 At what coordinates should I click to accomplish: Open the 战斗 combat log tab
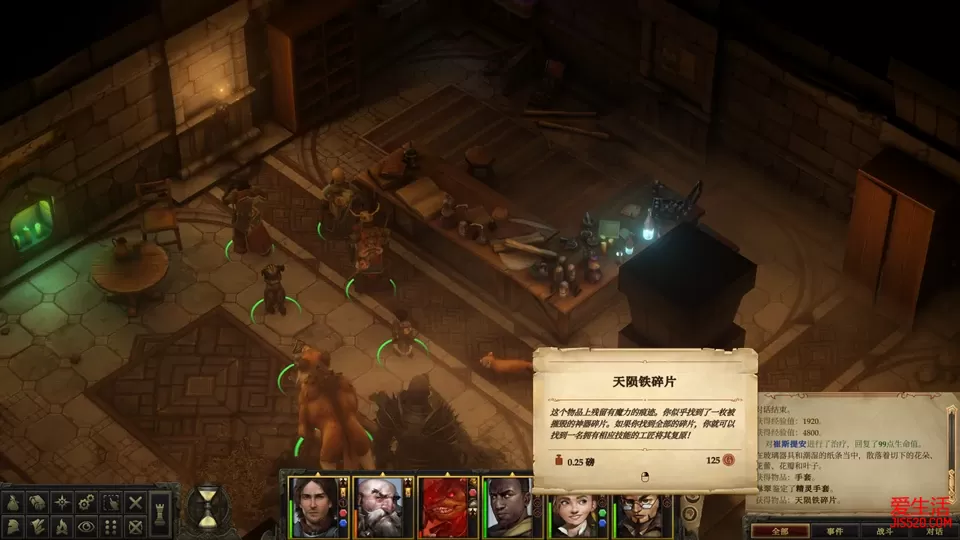885,530
